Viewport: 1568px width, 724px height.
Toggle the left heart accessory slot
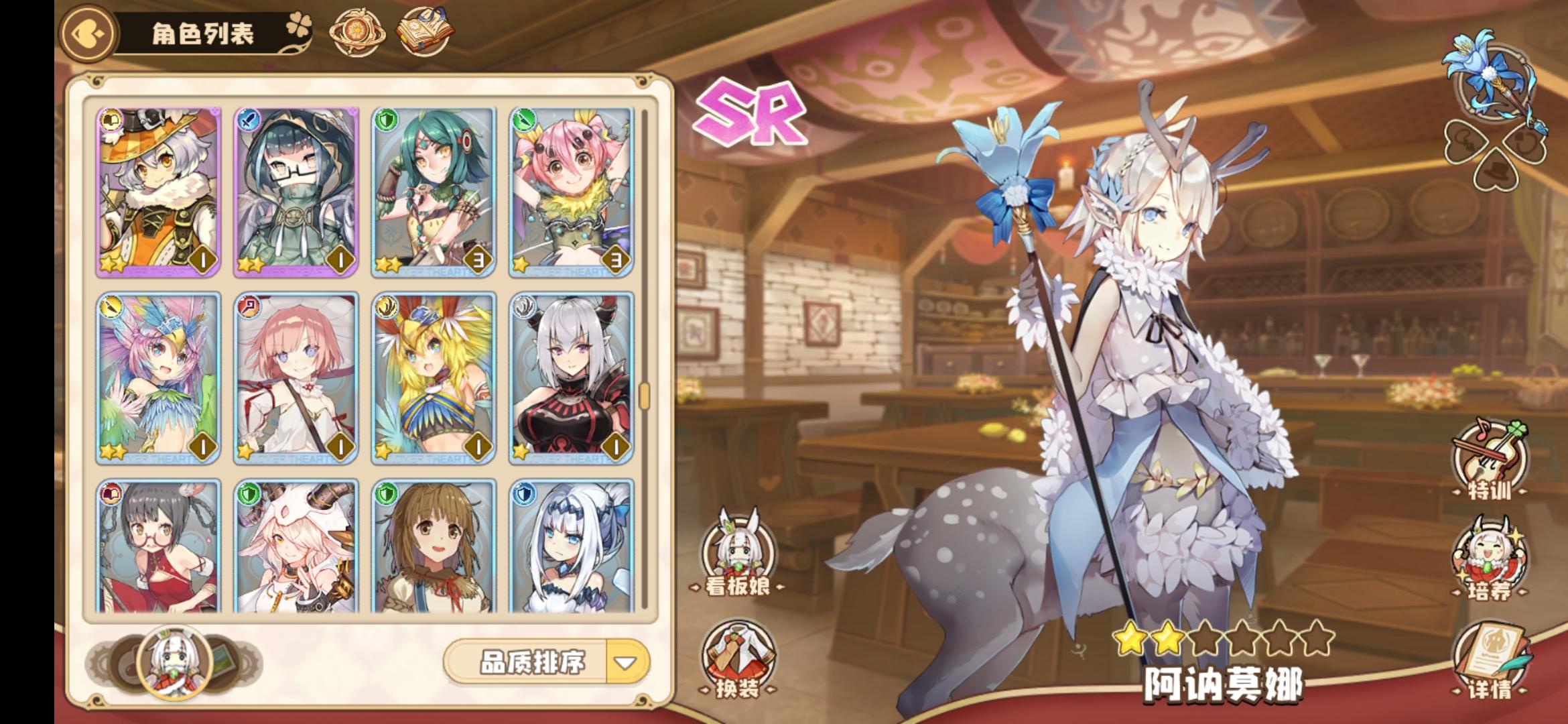tap(1467, 141)
